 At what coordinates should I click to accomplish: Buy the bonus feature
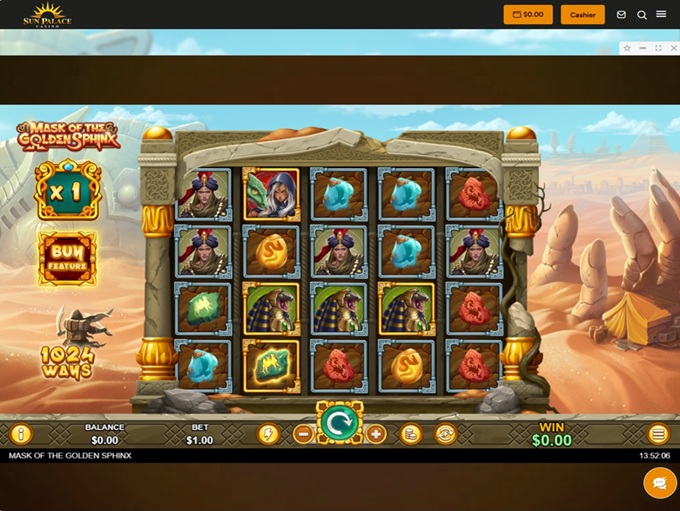coord(68,259)
